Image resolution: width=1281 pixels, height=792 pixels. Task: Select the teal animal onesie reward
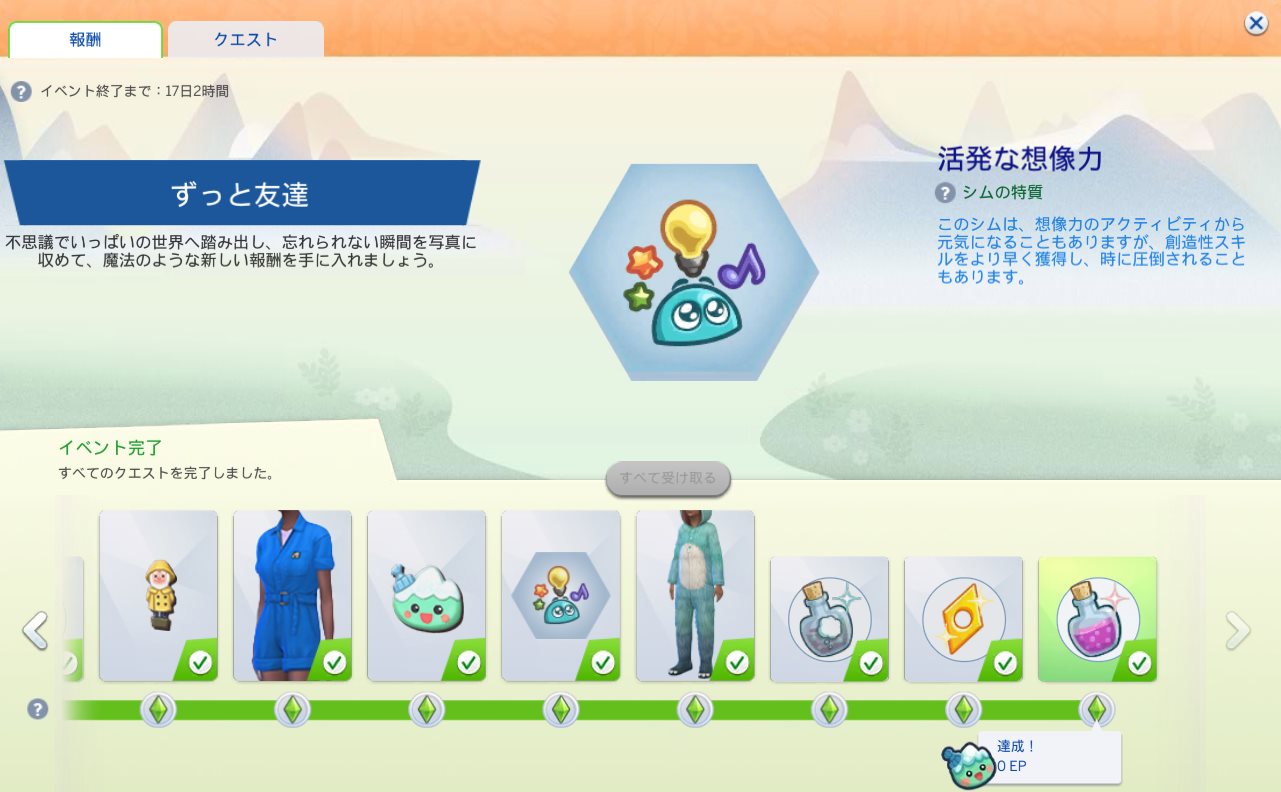pyautogui.click(x=695, y=596)
